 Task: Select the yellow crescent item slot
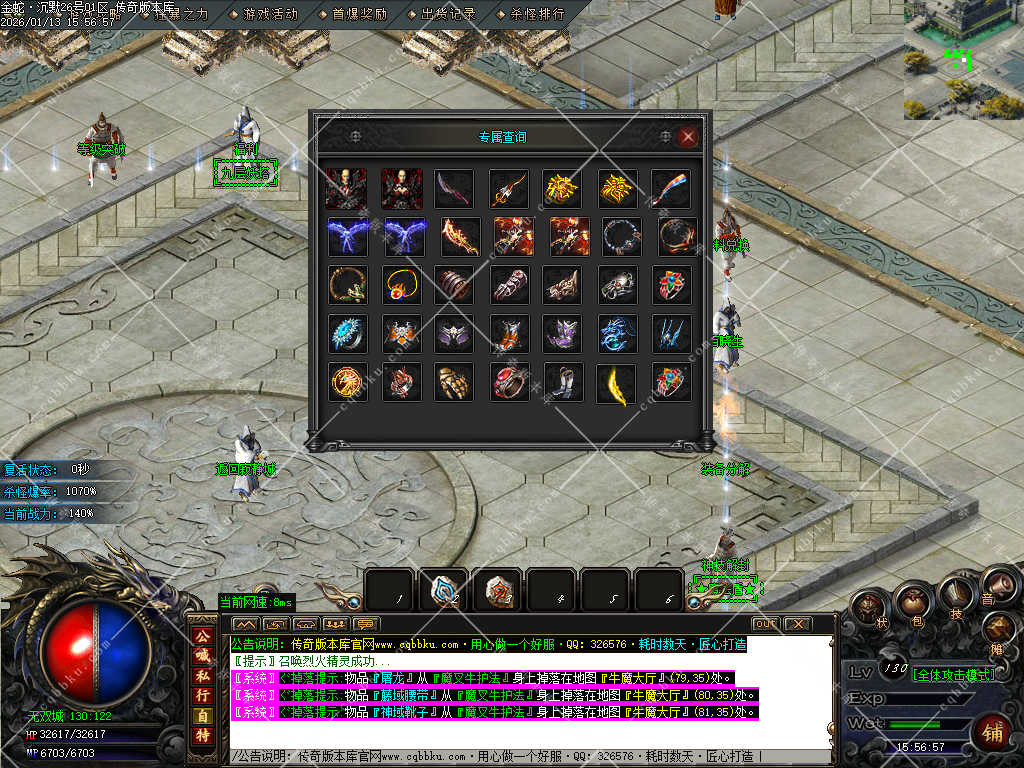(616, 384)
